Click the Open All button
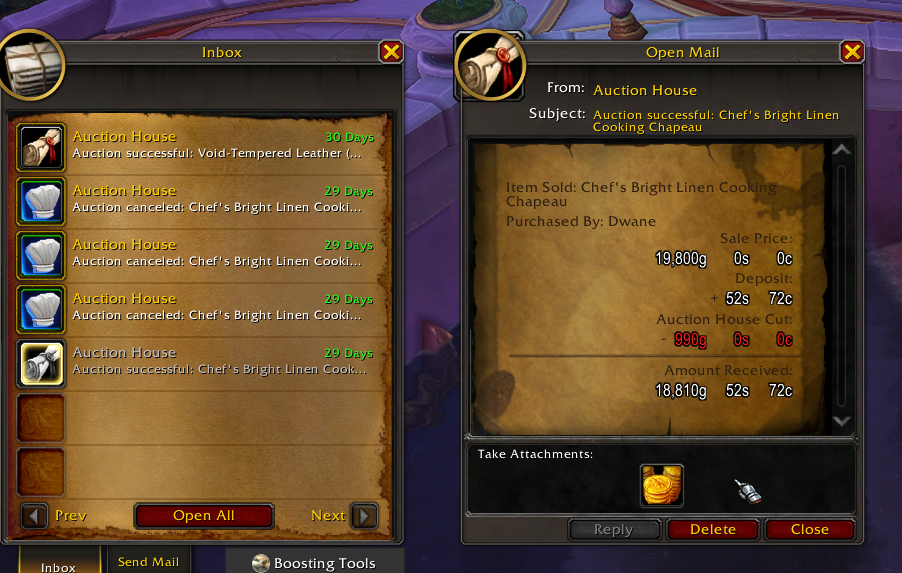This screenshot has height=573, width=902. click(x=204, y=516)
